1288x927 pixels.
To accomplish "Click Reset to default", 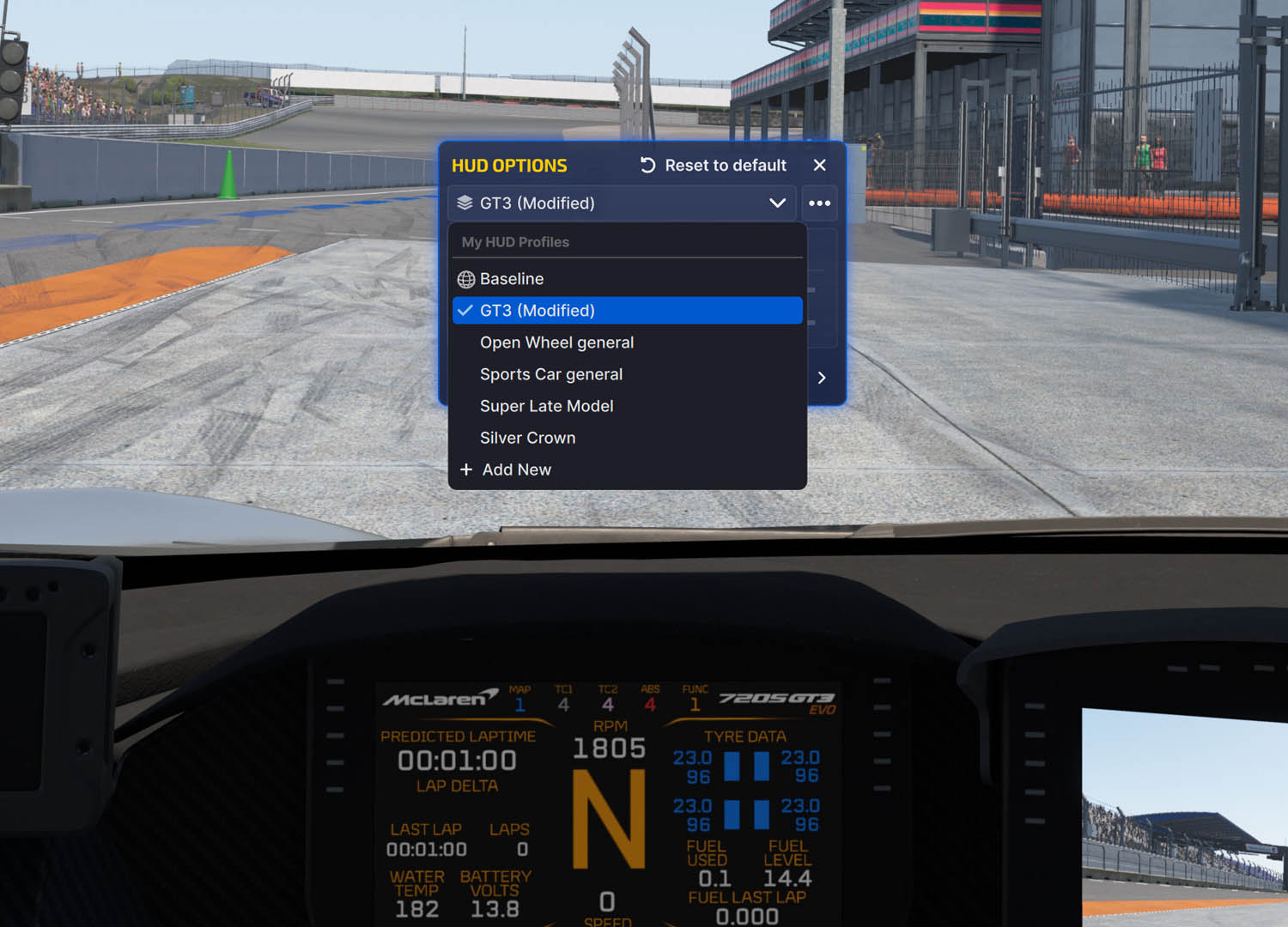I will coord(714,166).
